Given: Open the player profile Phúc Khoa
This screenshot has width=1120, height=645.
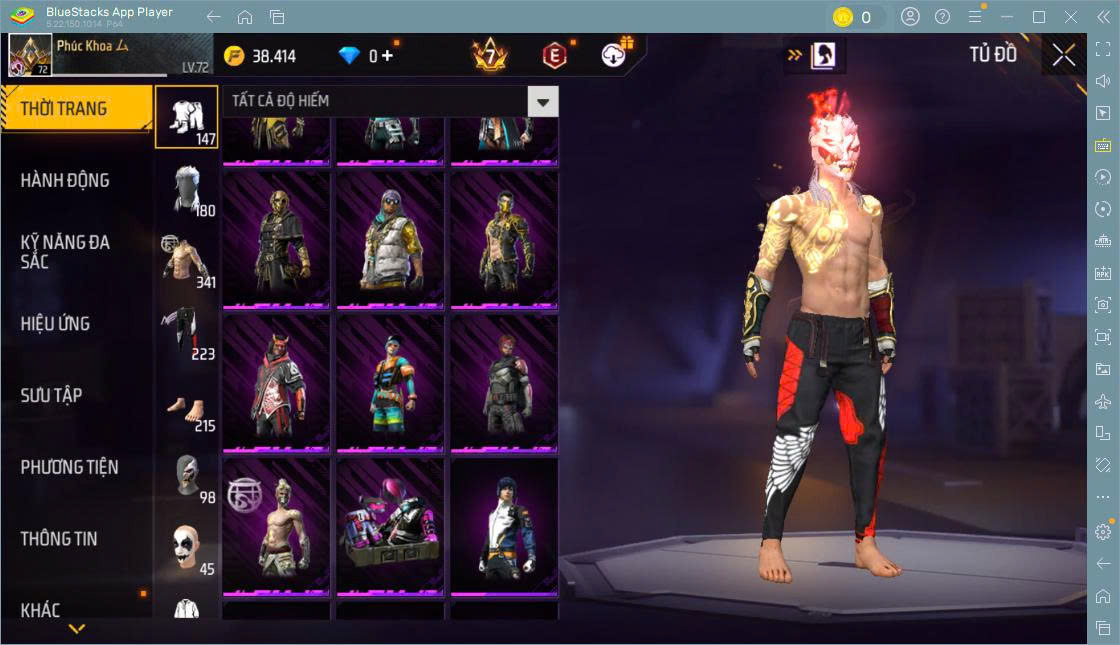Looking at the screenshot, I should 110,55.
